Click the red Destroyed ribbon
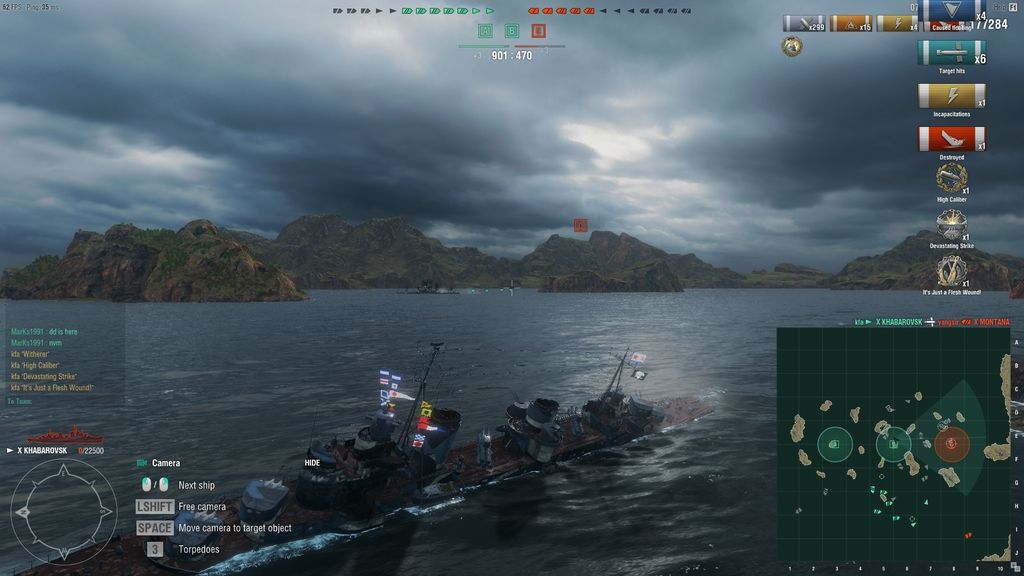The height and width of the screenshot is (576, 1024). point(951,139)
